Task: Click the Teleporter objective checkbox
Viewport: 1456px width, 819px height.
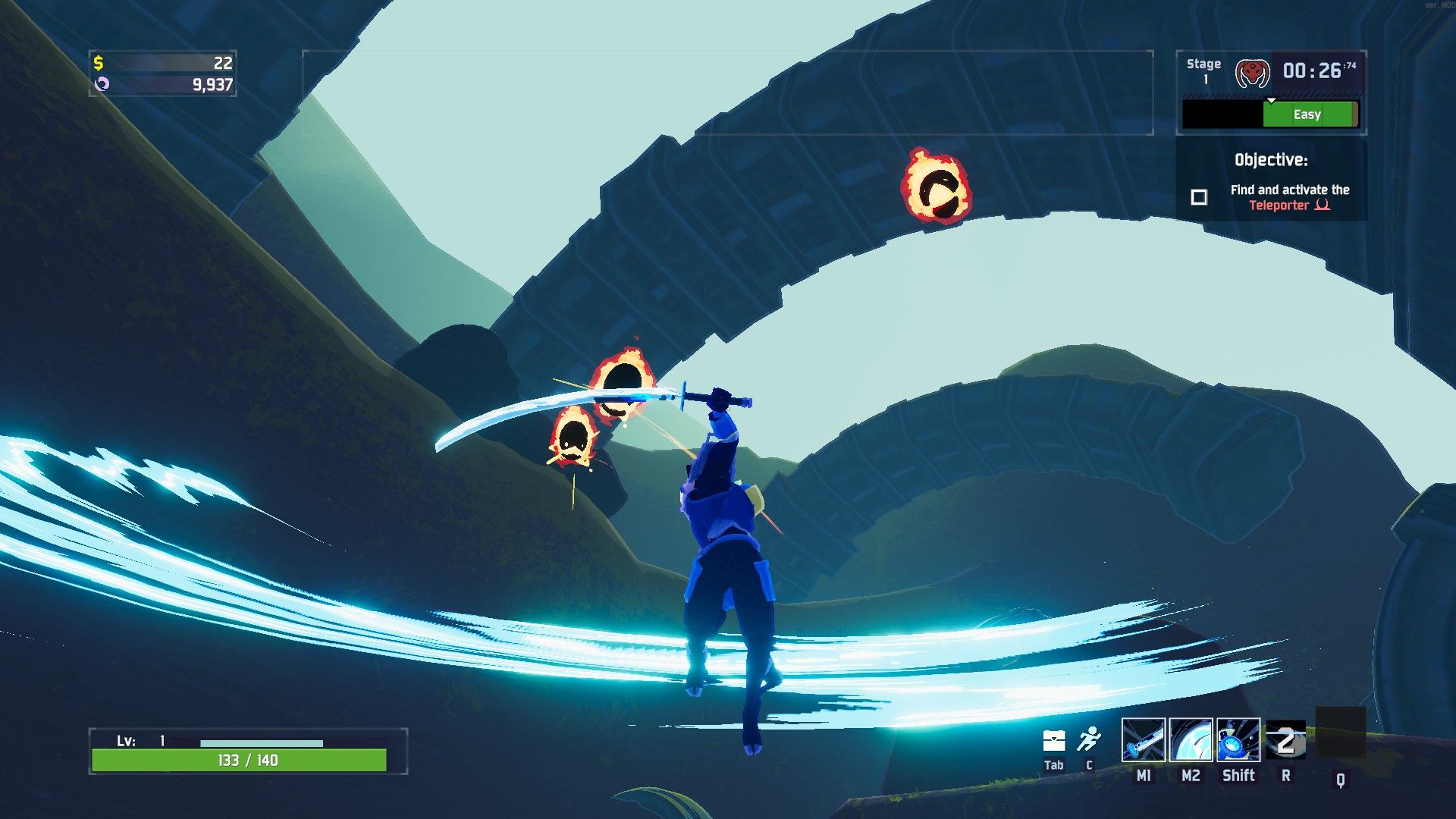Action: point(1199,197)
